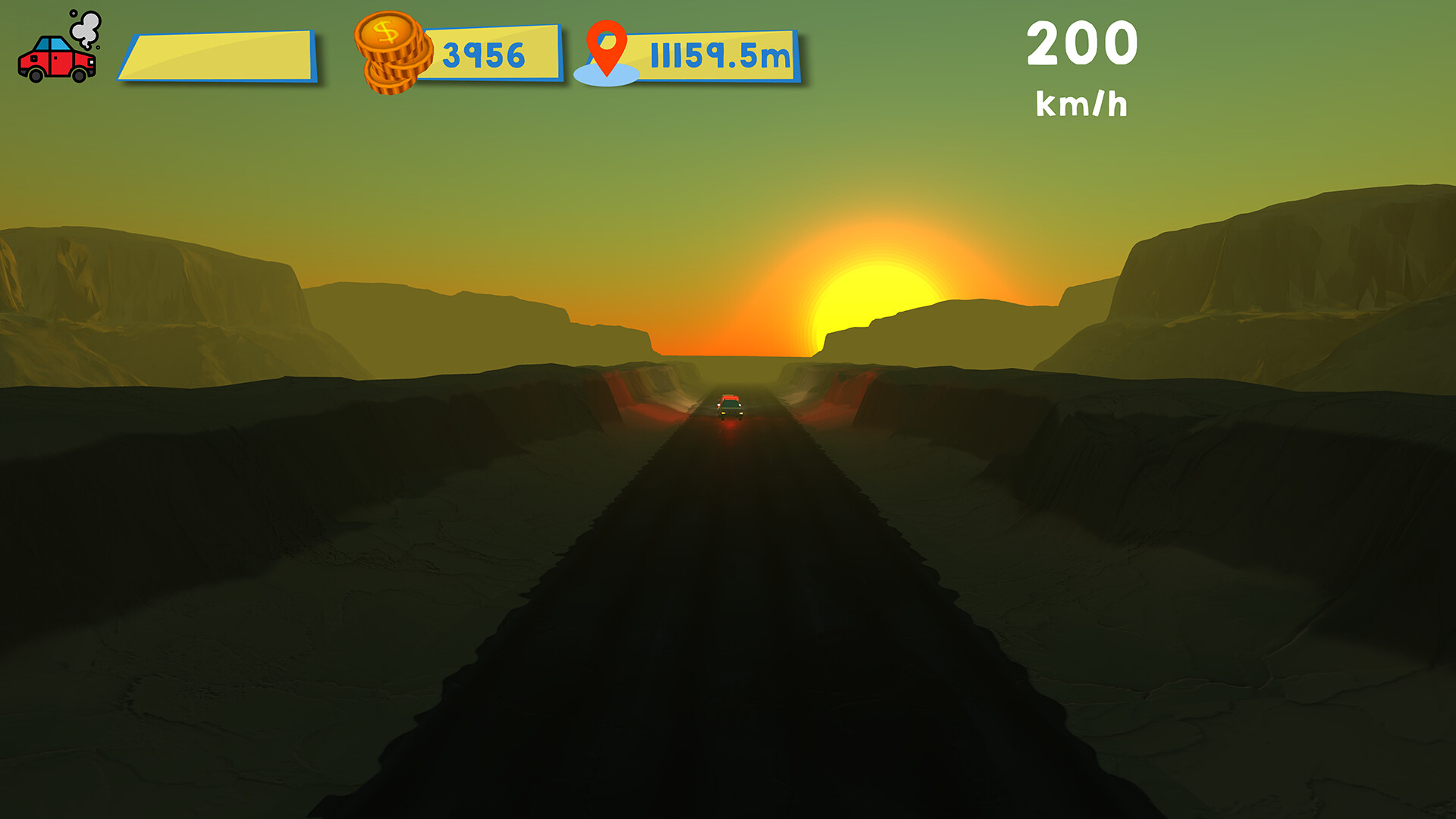The width and height of the screenshot is (1456, 819).
Task: Select the smoking exhaust icon
Action: [x=85, y=27]
